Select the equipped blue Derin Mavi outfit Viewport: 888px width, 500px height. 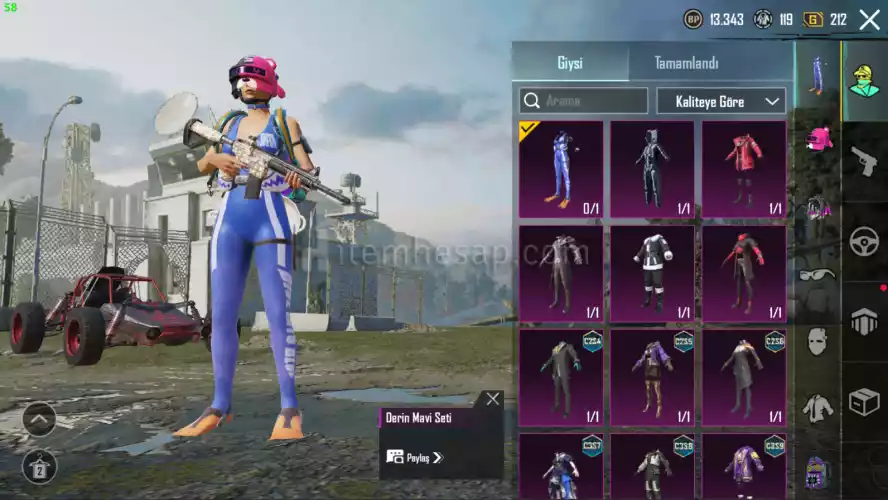coord(561,169)
